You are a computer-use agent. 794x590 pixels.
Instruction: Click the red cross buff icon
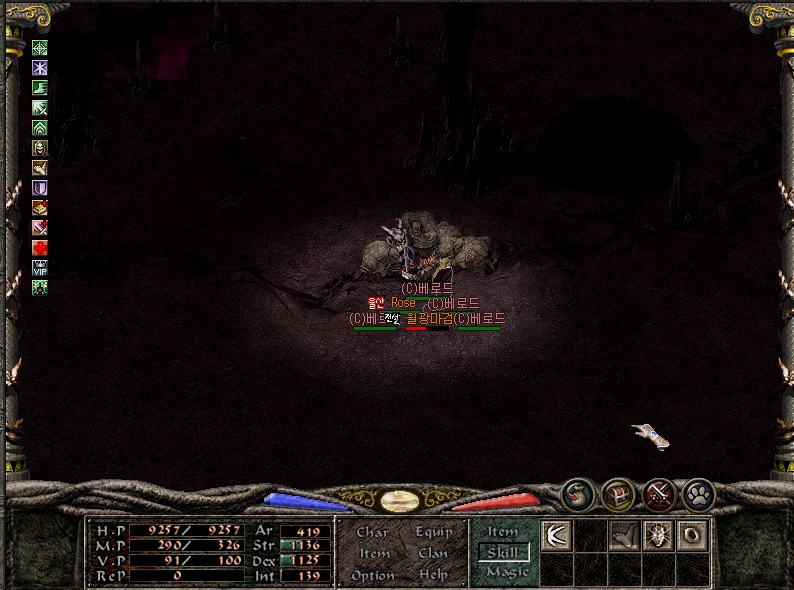40,247
